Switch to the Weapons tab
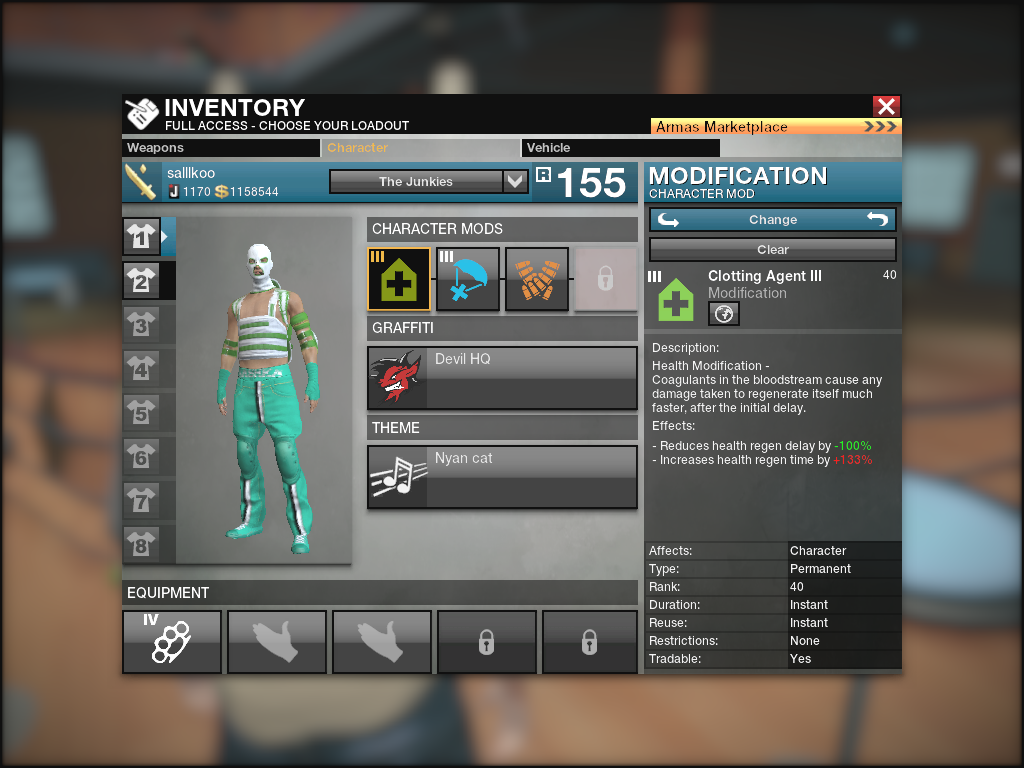This screenshot has height=768, width=1024. pos(221,148)
